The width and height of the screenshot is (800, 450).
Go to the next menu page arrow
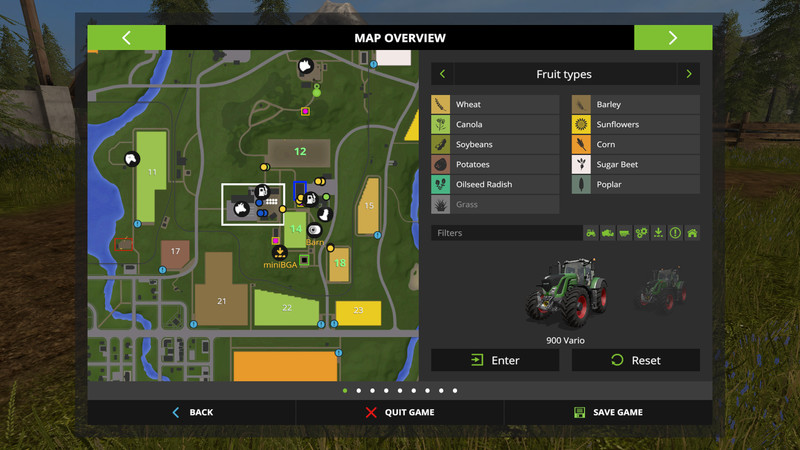[x=673, y=38]
